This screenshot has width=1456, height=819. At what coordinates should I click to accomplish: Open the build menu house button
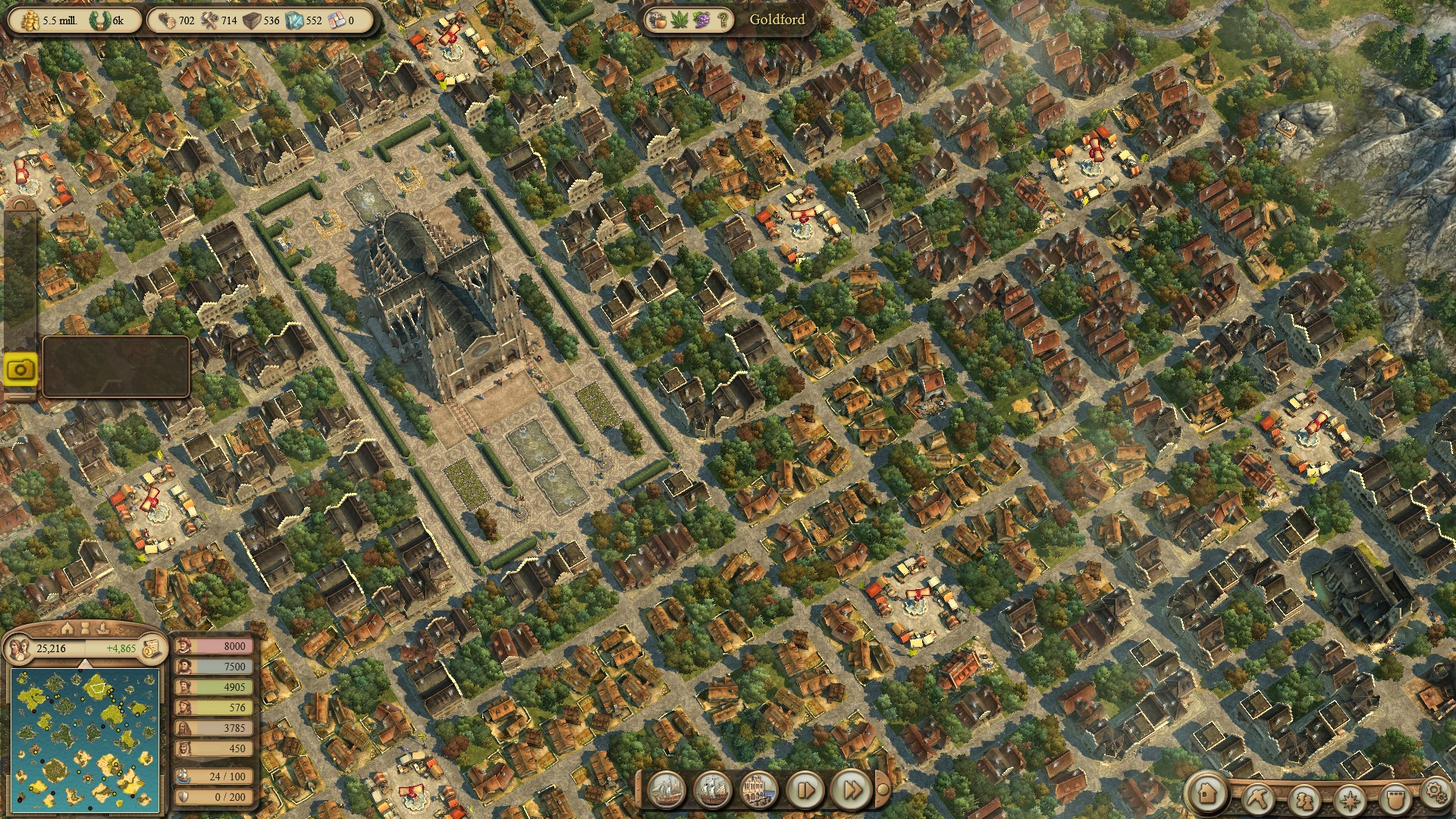coord(1207,794)
